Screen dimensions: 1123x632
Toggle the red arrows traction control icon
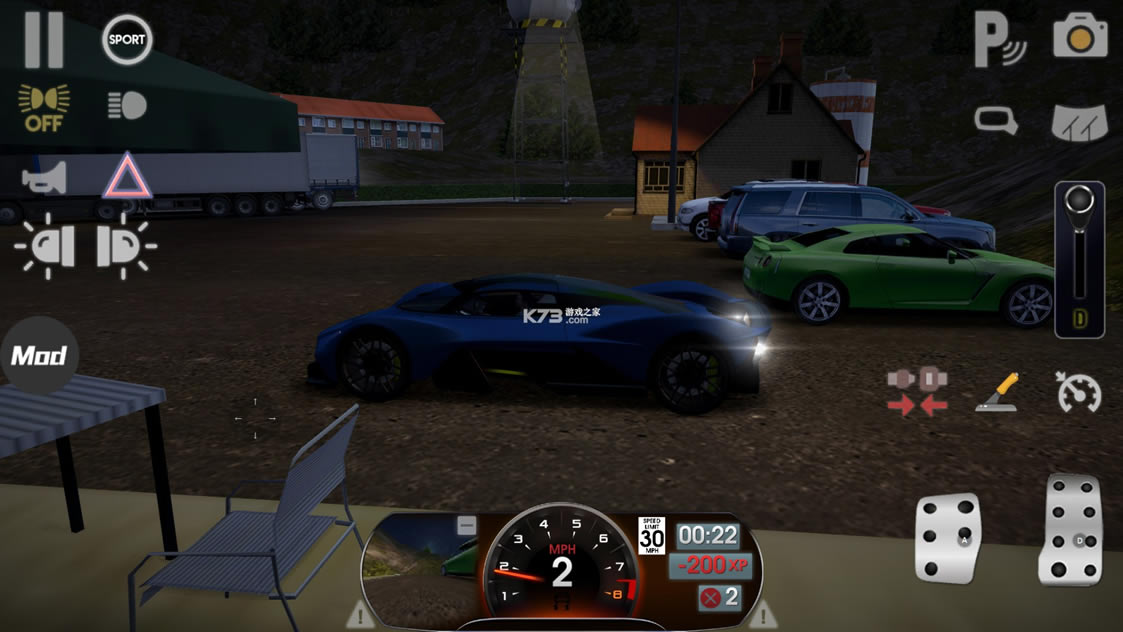click(x=917, y=391)
